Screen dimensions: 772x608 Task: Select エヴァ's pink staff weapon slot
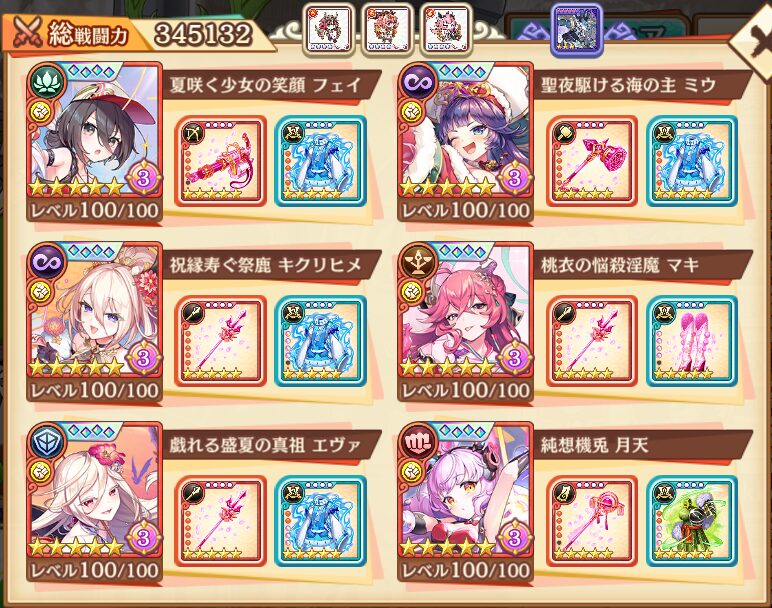click(x=220, y=520)
